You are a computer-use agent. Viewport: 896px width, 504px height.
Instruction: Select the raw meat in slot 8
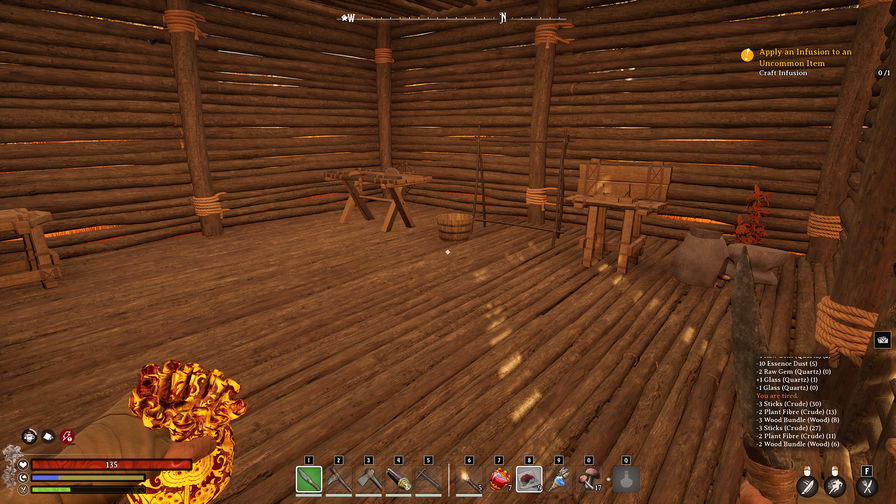tap(530, 480)
